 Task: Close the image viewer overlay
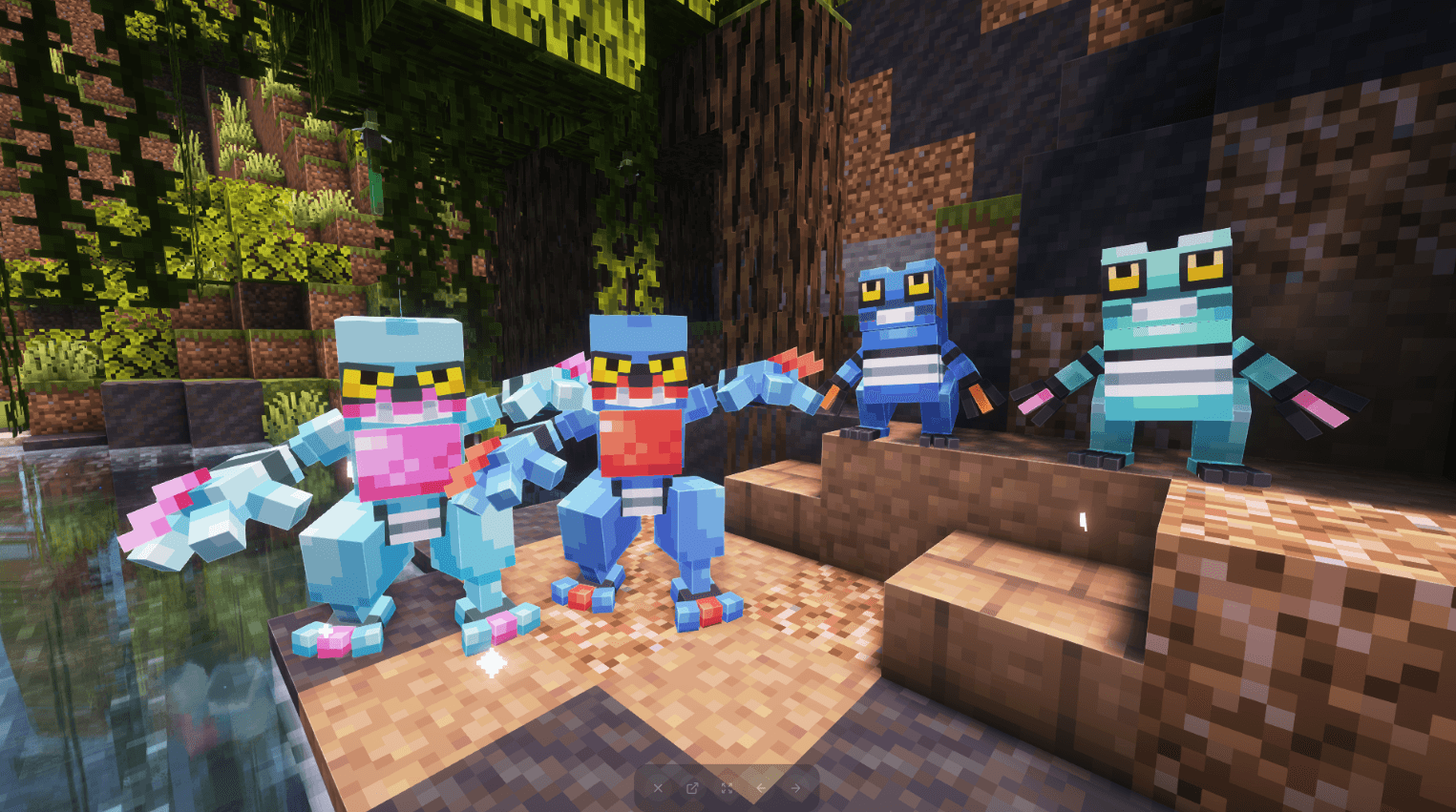pos(658,788)
